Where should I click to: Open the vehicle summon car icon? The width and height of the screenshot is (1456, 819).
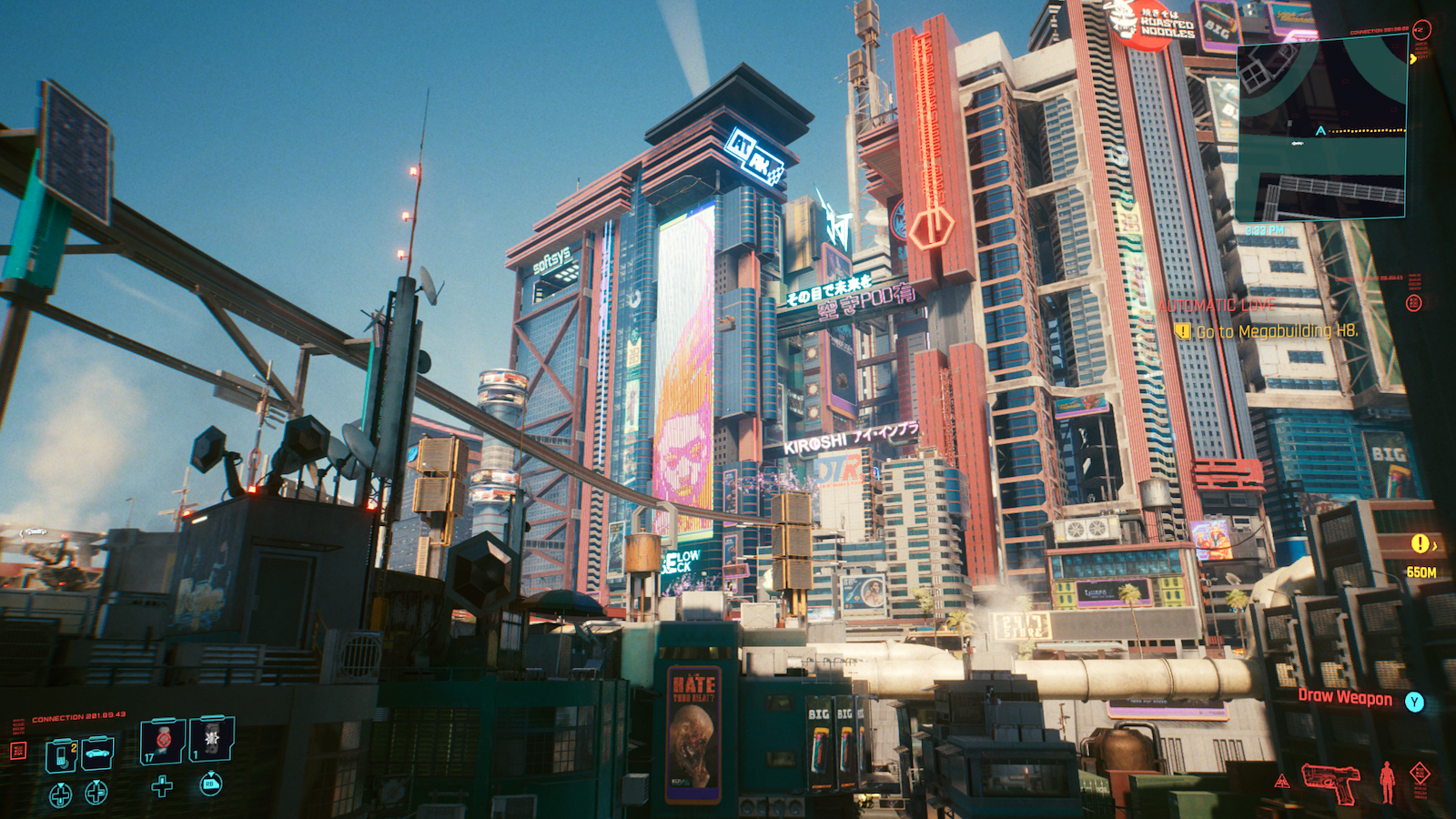(x=96, y=753)
